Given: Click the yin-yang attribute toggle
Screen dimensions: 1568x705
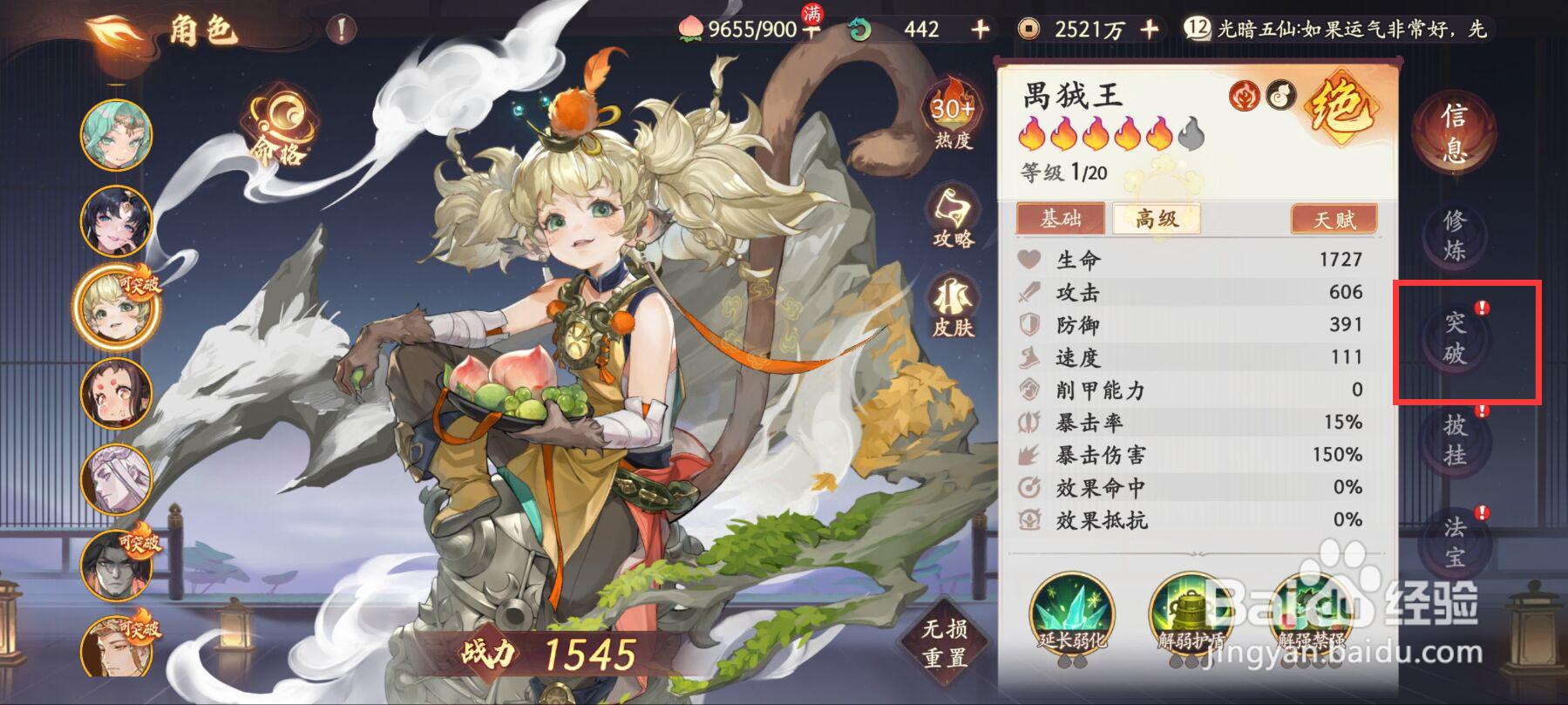Looking at the screenshot, I should coord(1280,96).
